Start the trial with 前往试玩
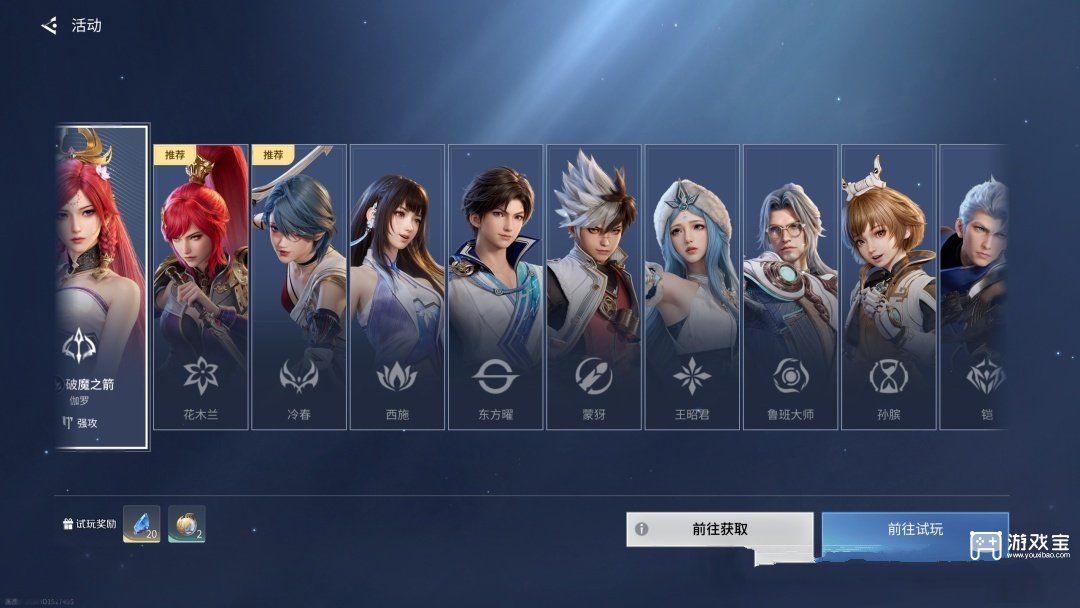Image resolution: width=1080 pixels, height=608 pixels. pyautogui.click(x=914, y=529)
